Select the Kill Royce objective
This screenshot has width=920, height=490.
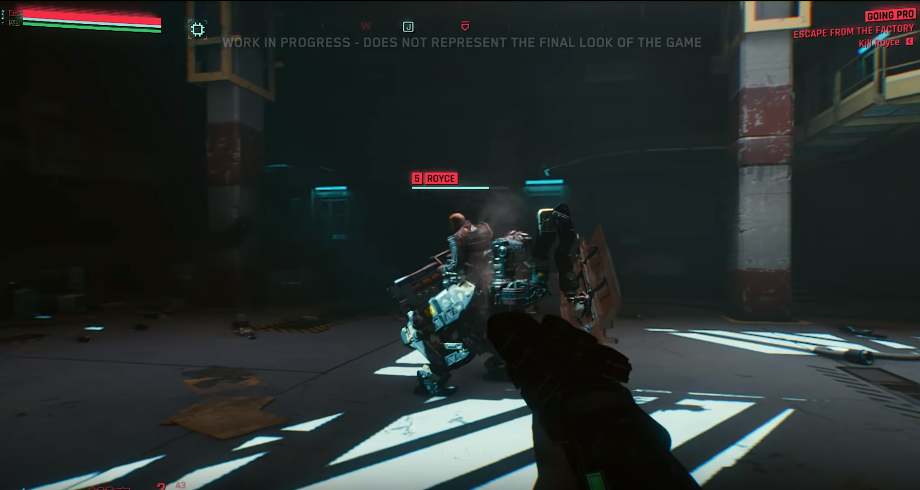[x=879, y=44]
